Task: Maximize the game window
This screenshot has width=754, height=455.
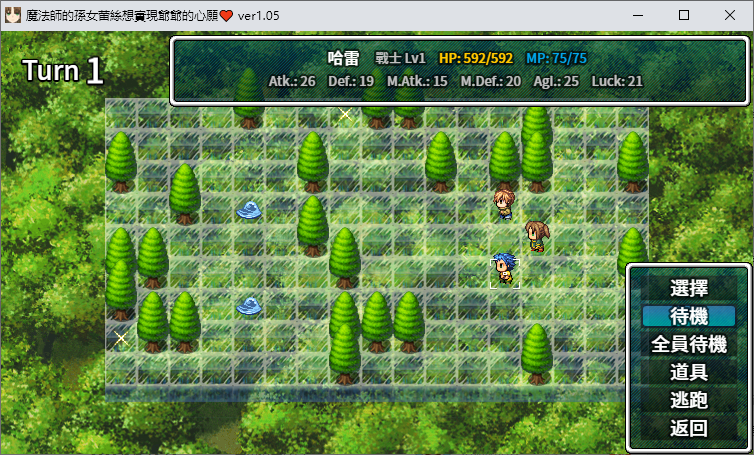Action: pyautogui.click(x=684, y=15)
